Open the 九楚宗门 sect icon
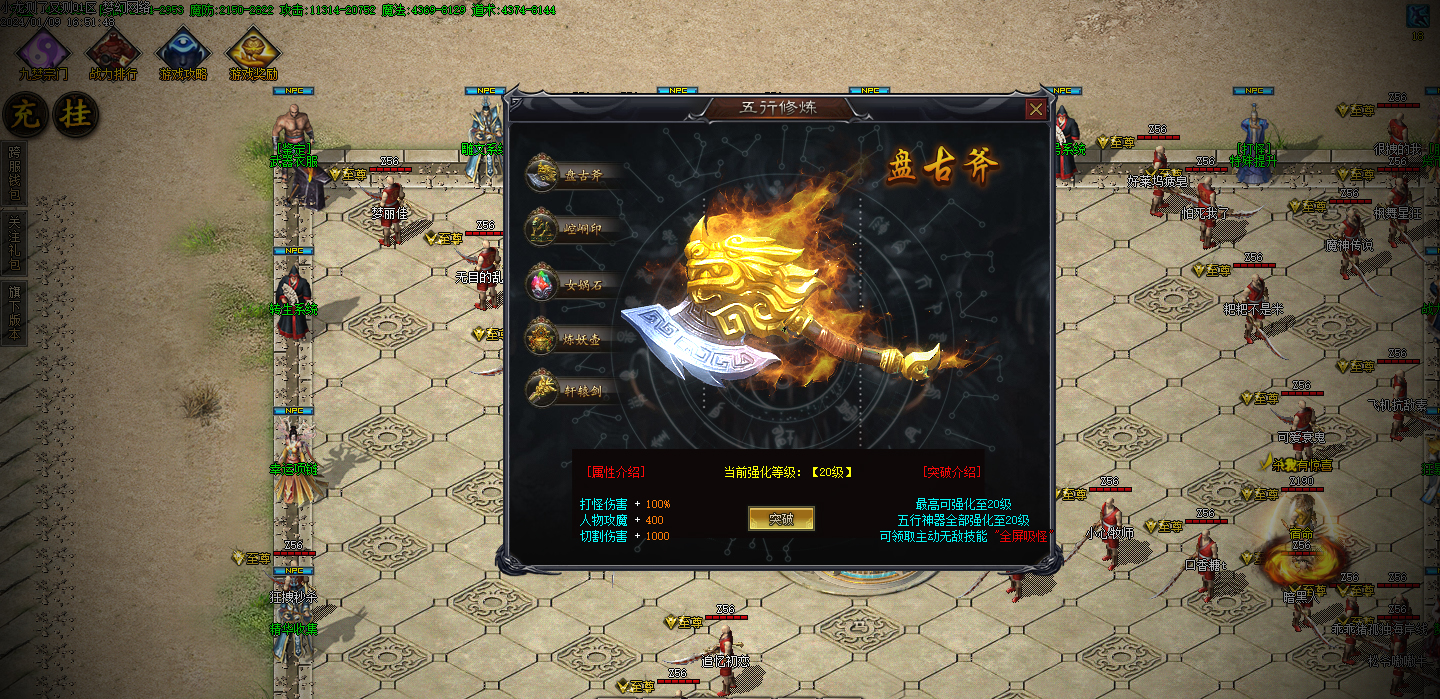The width and height of the screenshot is (1440, 699). (43, 52)
